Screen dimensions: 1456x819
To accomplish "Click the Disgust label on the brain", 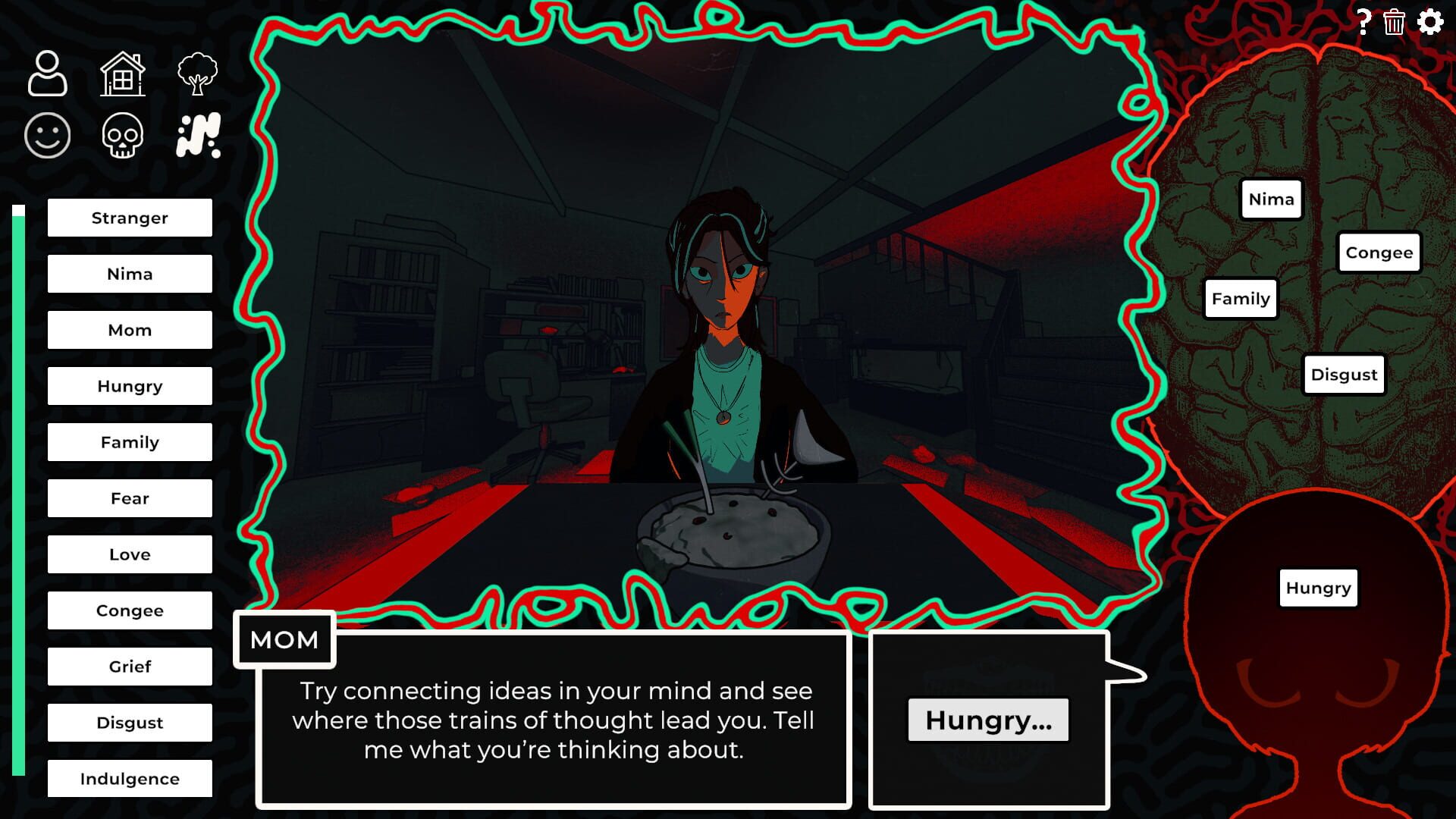I will (x=1344, y=374).
